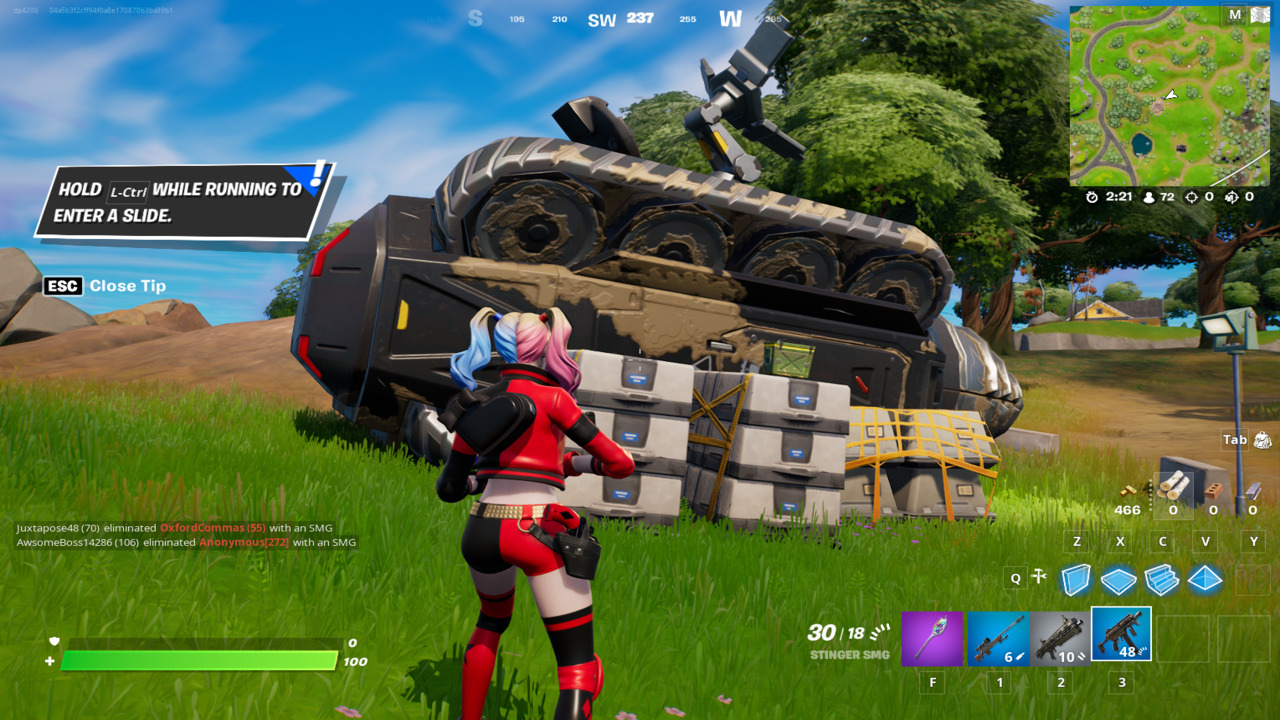Click the green health bar
Viewport: 1280px width, 720px height.
pos(200,660)
